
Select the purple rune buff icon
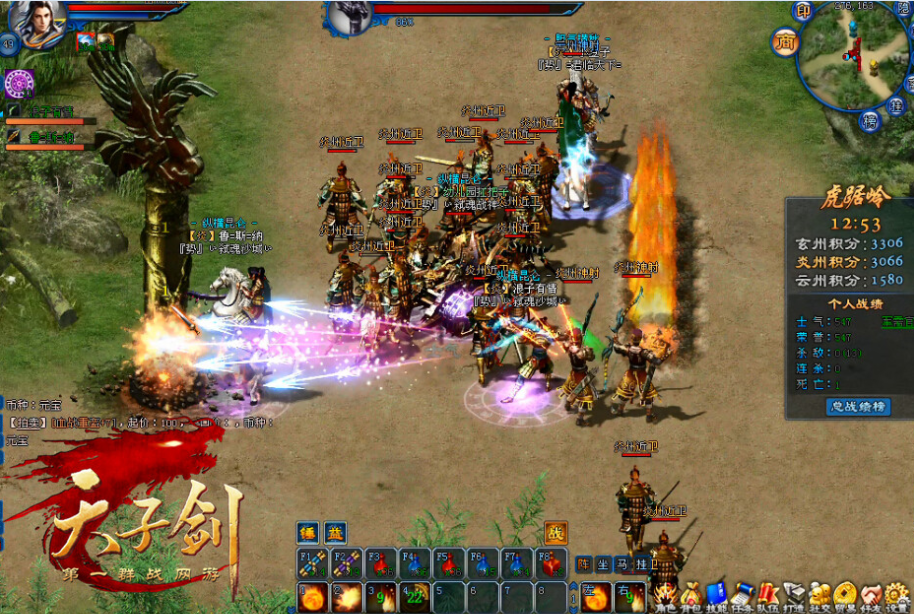[x=20, y=83]
